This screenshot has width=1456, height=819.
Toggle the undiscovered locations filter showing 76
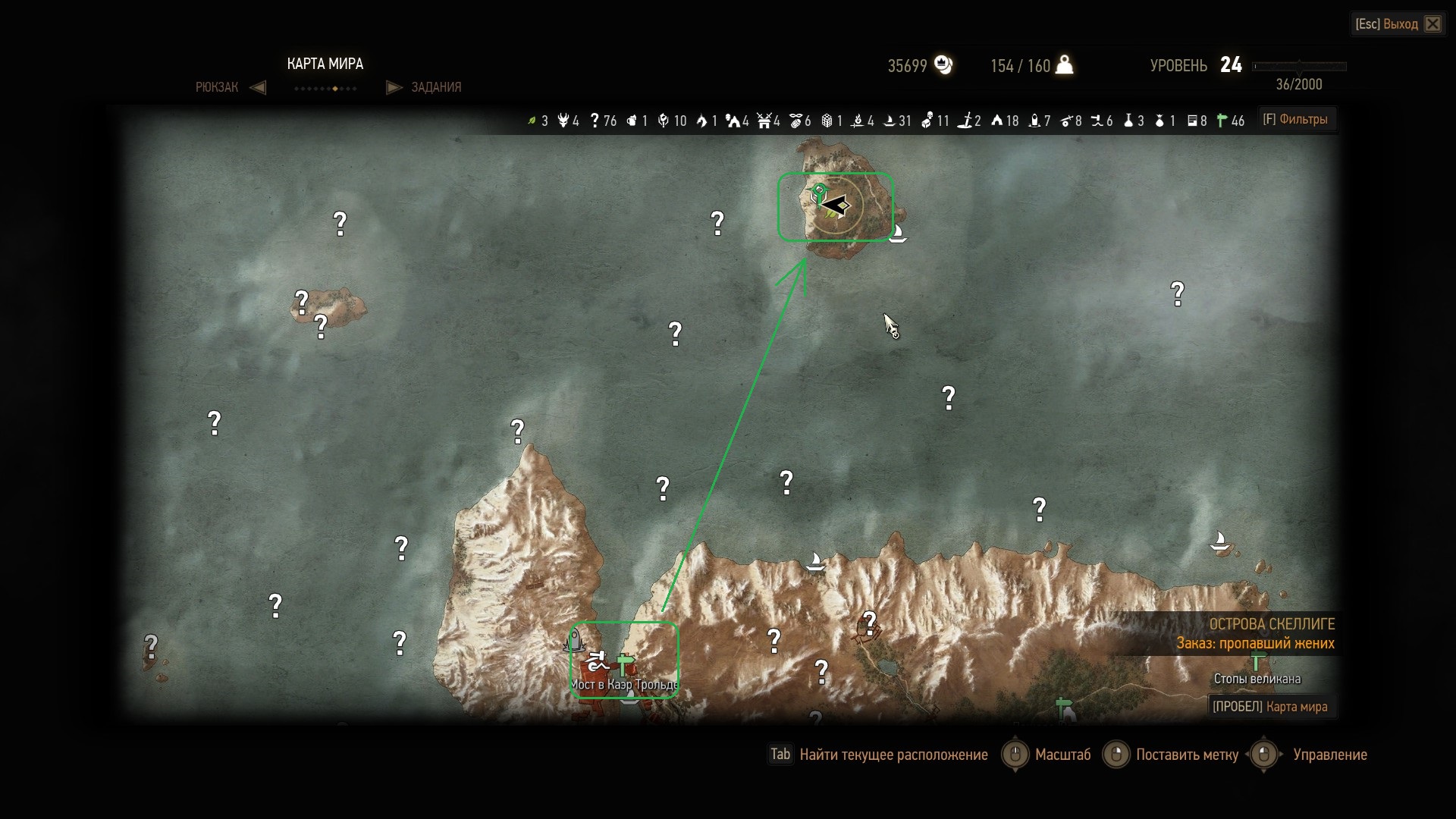tap(595, 121)
